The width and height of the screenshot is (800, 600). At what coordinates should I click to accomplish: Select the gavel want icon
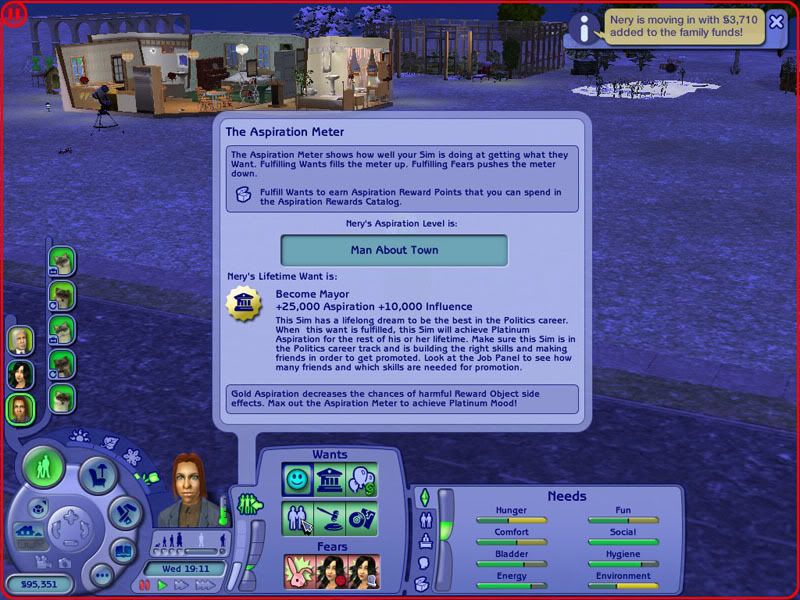point(330,518)
